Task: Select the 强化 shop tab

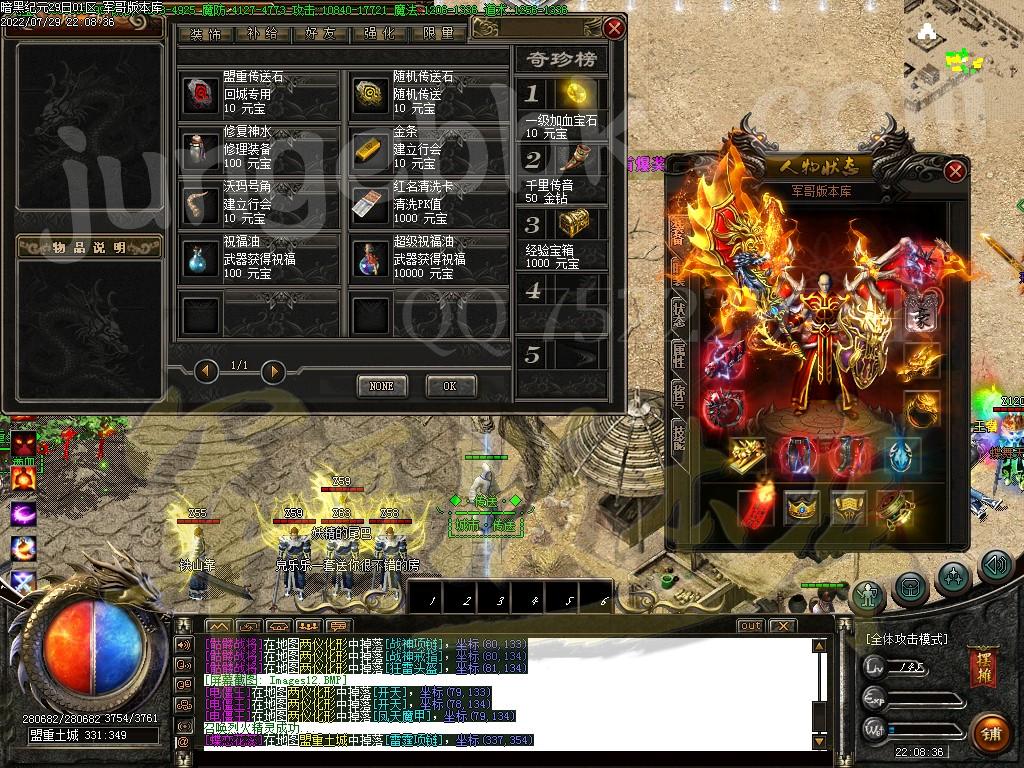Action: [379, 34]
